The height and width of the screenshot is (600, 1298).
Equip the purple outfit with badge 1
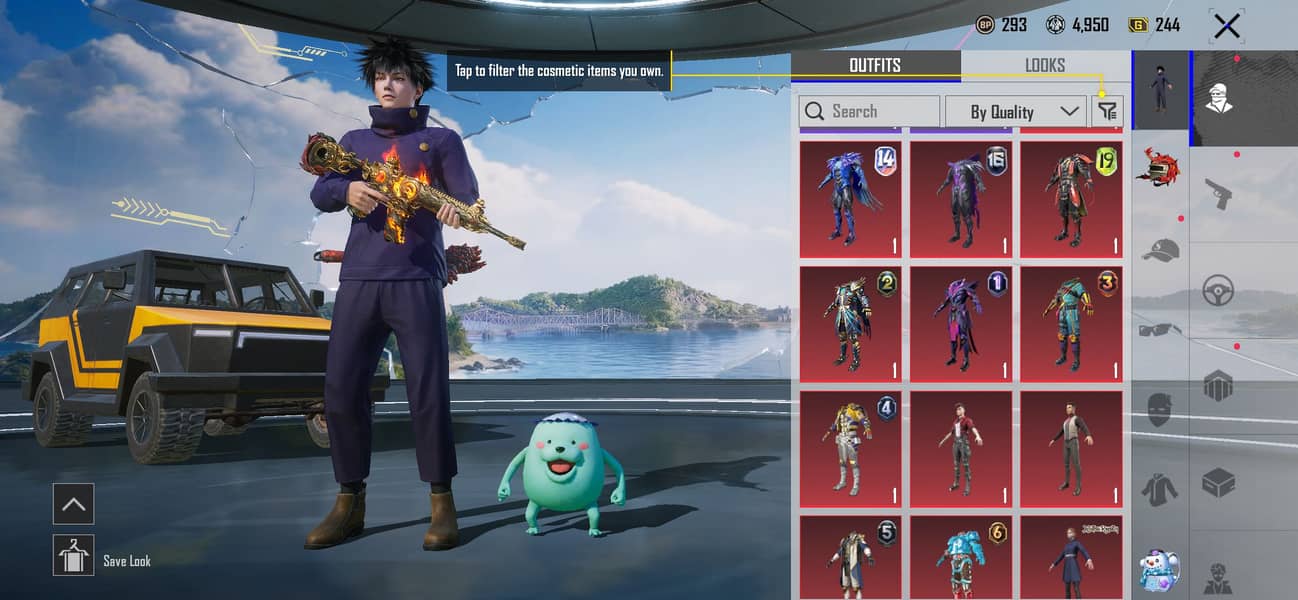point(961,324)
